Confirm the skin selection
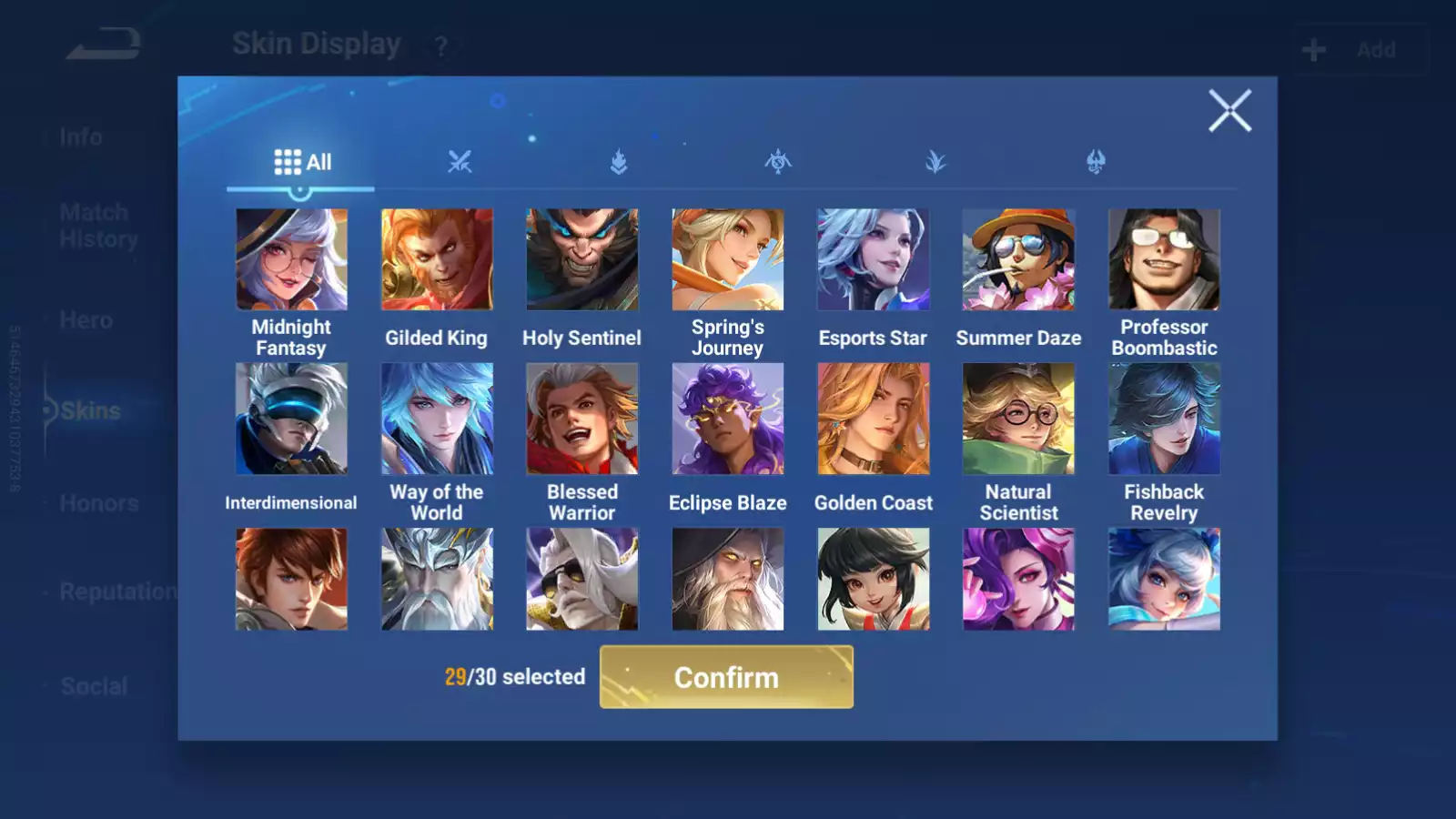This screenshot has height=819, width=1456. pyautogui.click(x=726, y=677)
